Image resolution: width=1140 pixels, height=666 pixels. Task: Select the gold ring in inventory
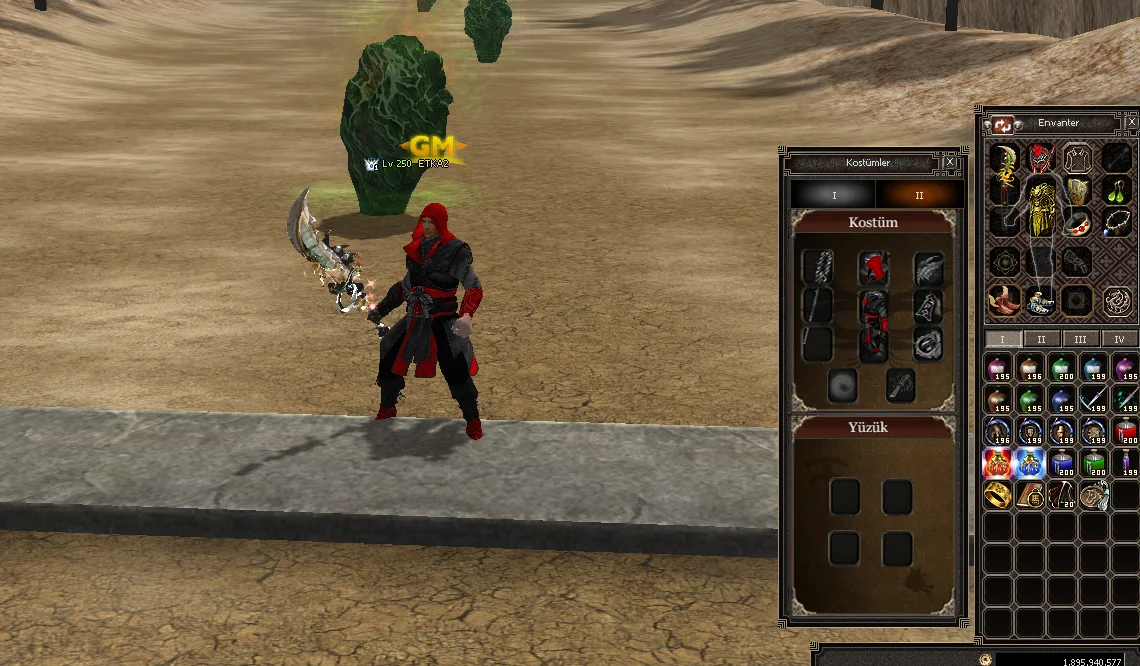(x=997, y=495)
